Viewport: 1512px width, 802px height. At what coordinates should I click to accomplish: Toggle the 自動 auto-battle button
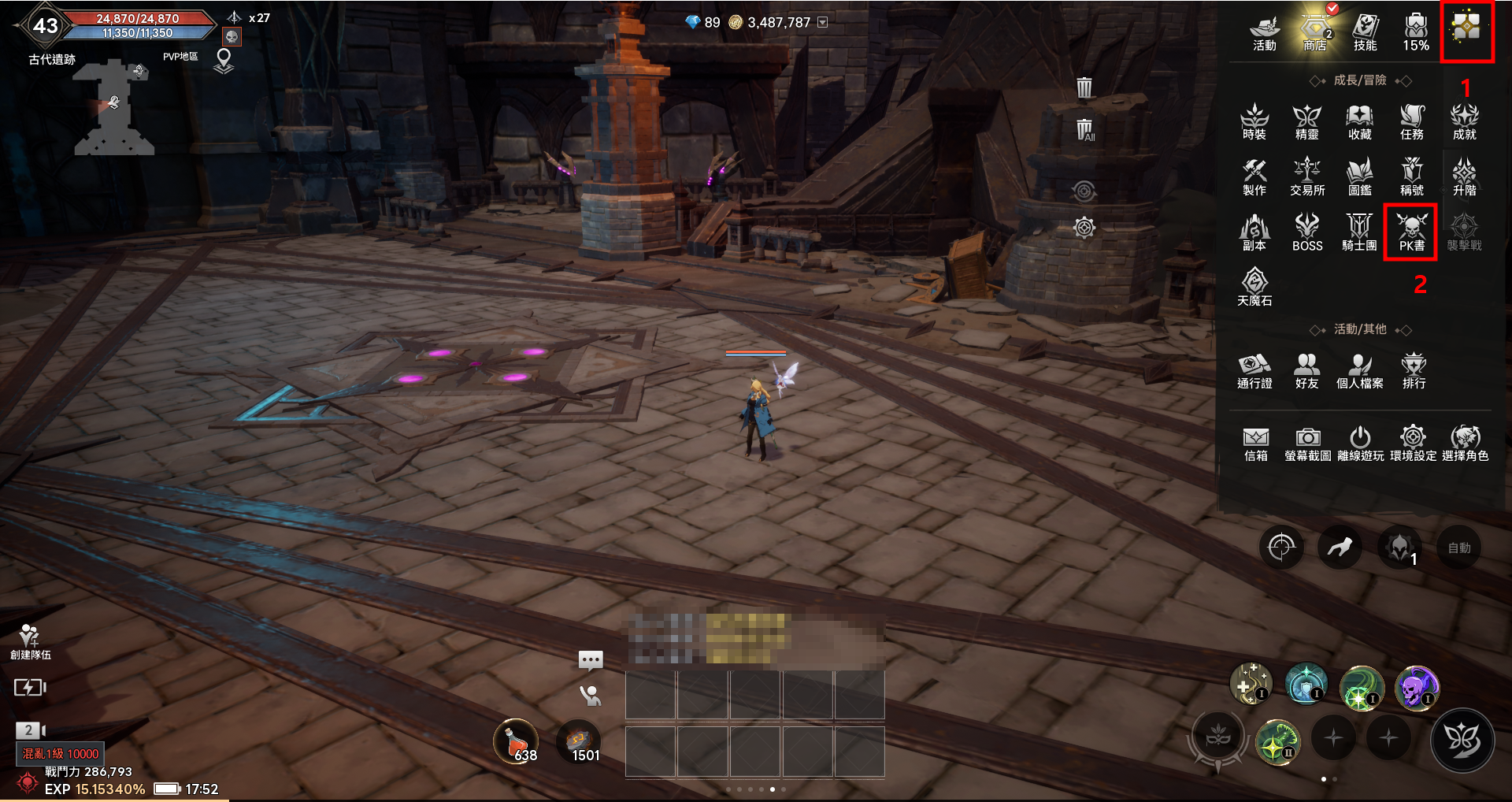coord(1458,548)
